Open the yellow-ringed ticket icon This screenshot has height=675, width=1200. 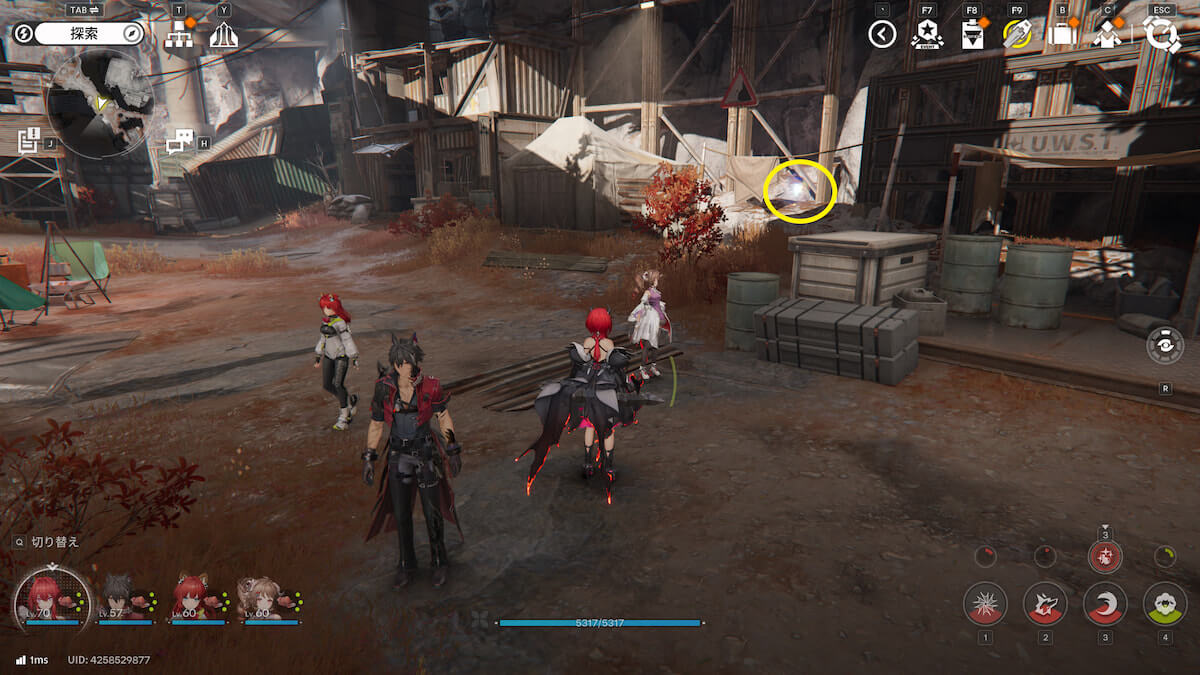pos(1017,35)
